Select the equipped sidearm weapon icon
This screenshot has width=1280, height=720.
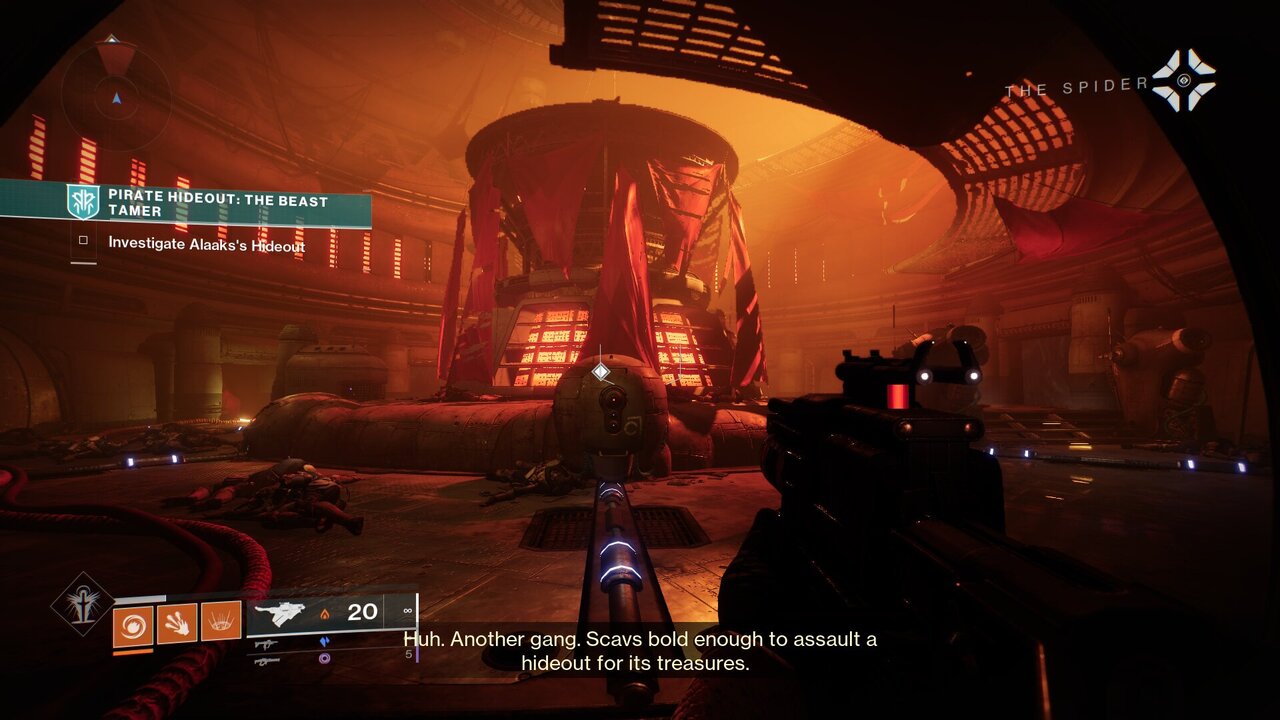279,613
